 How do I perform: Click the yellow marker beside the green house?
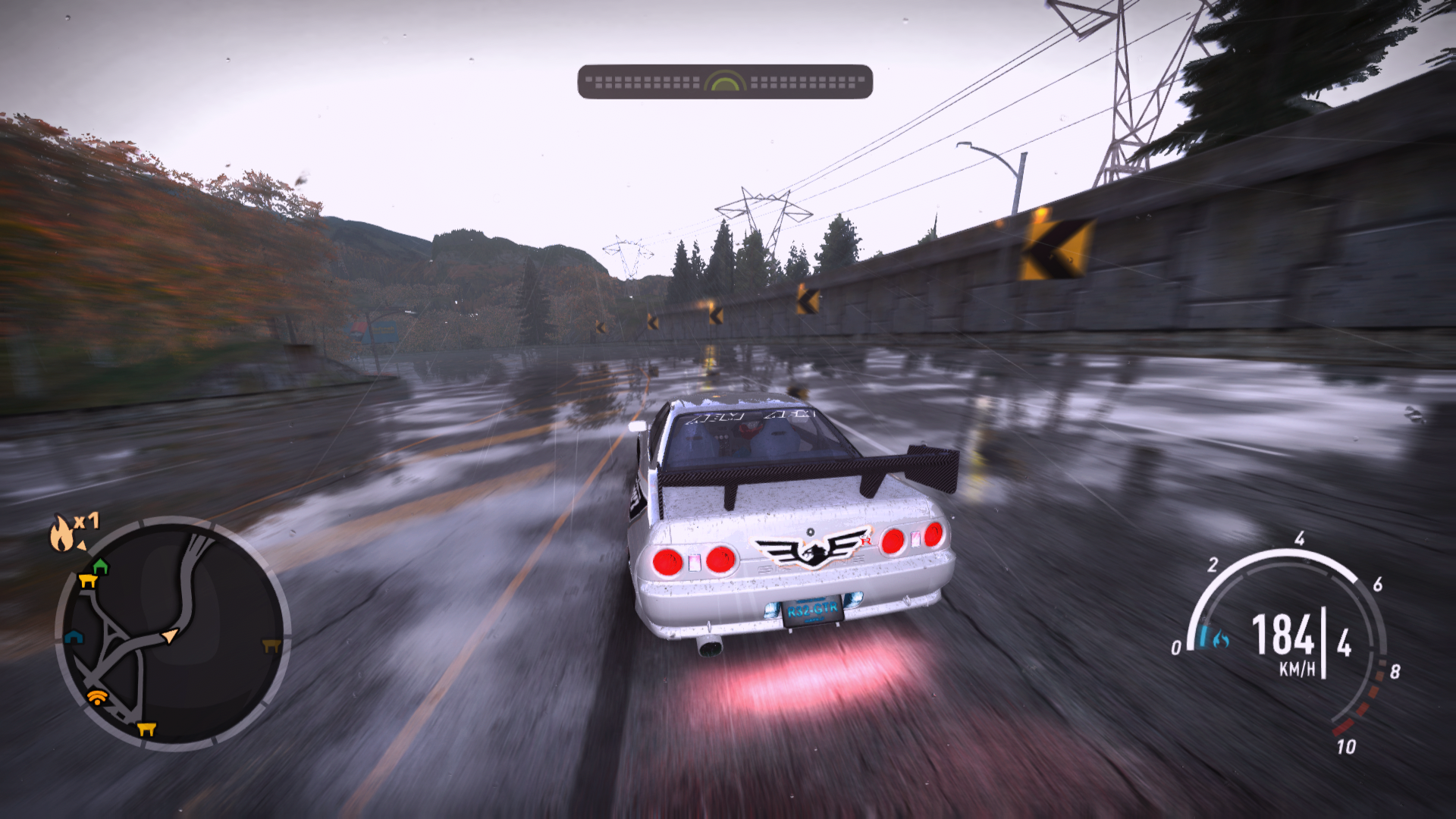point(88,582)
